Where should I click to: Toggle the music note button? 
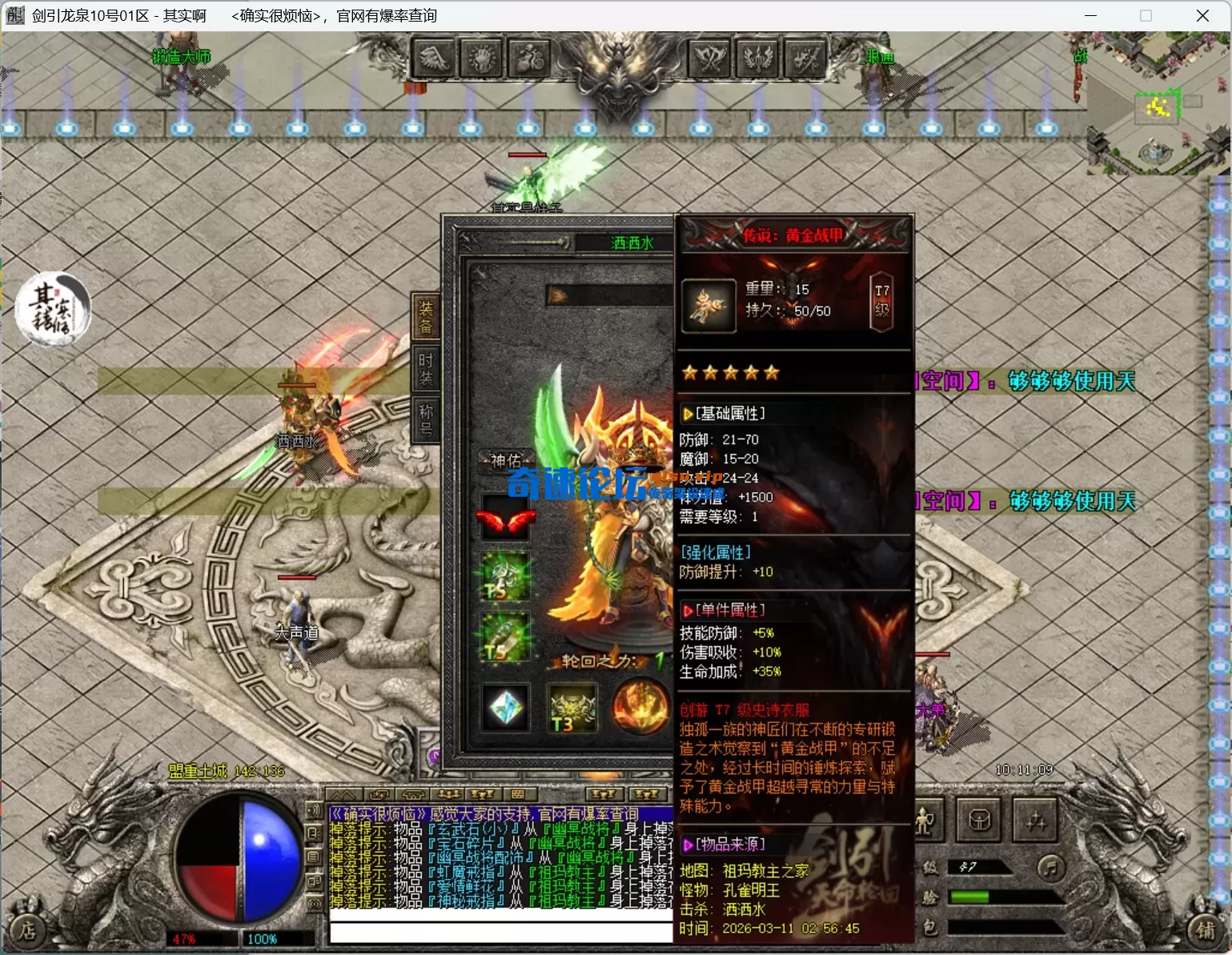(1050, 867)
